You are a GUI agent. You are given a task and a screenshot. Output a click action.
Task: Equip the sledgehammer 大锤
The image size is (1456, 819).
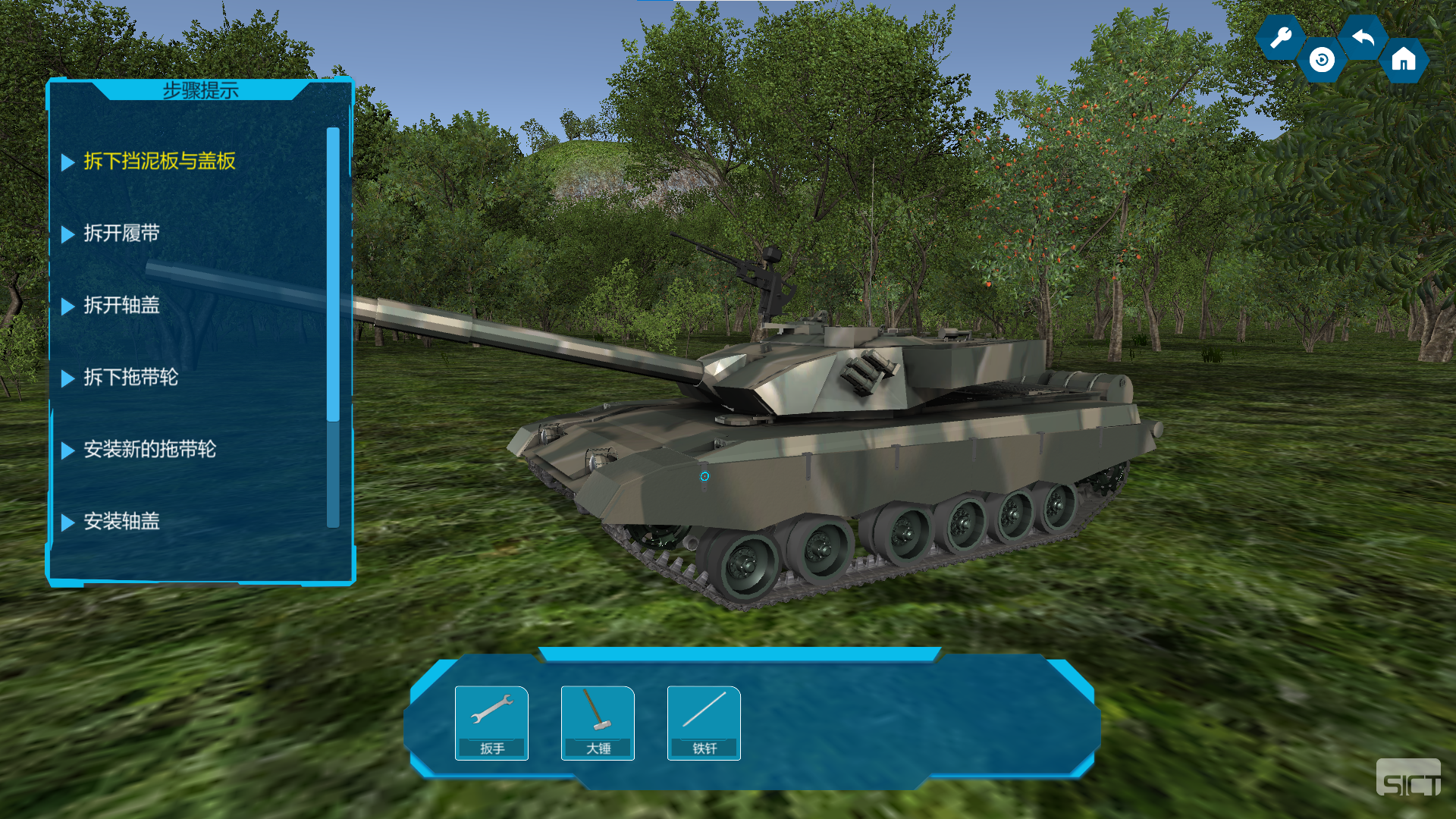pos(598,722)
